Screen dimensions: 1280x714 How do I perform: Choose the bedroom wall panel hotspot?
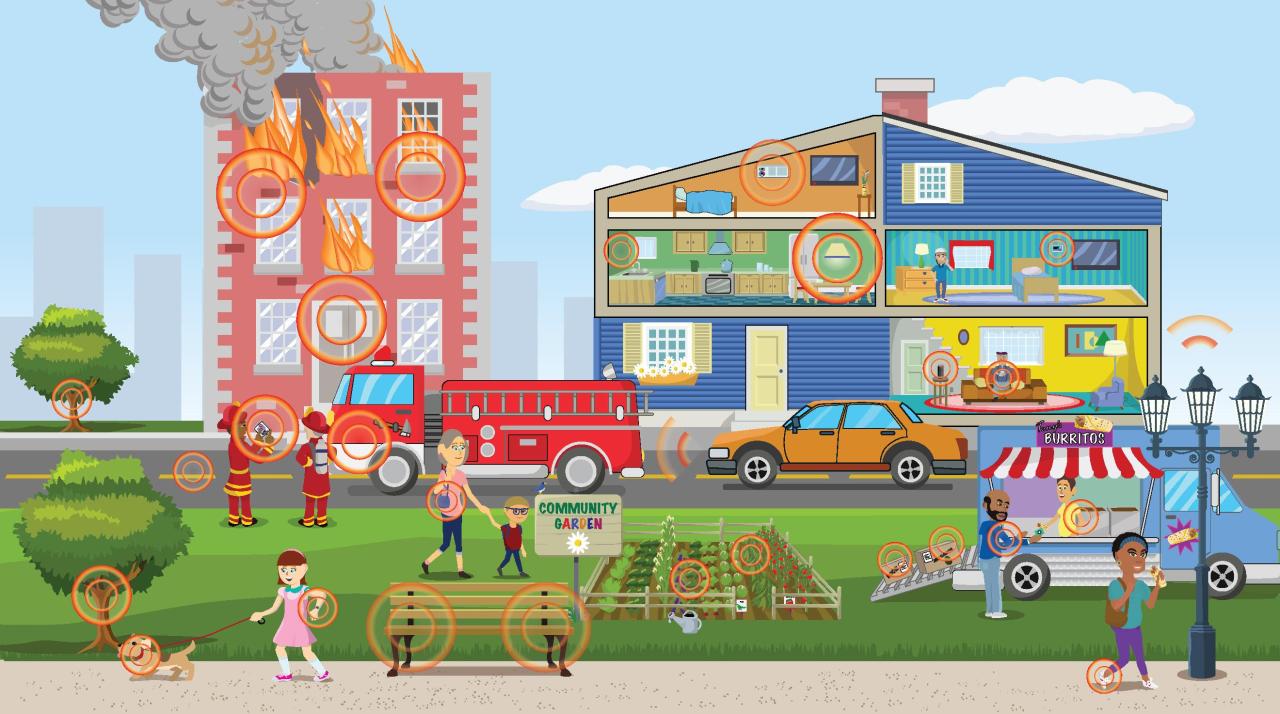coord(1056,248)
